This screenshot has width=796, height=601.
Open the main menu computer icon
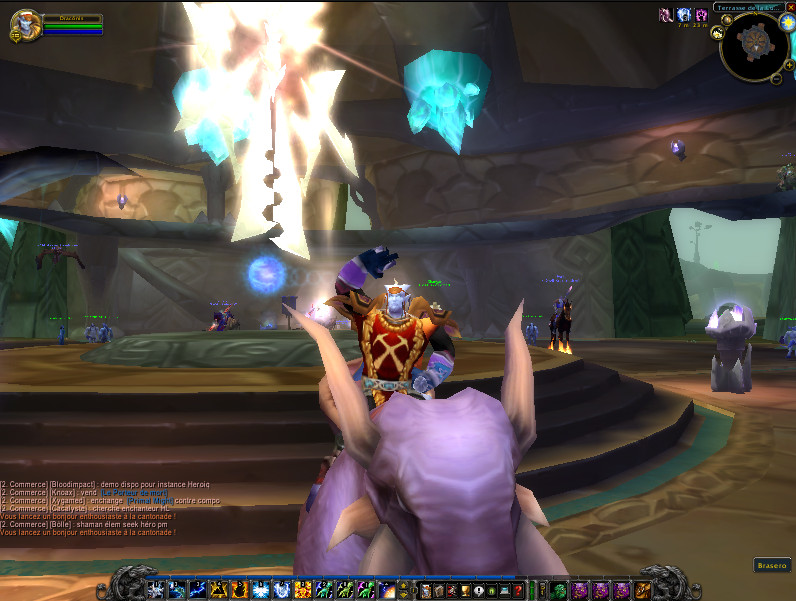click(505, 590)
